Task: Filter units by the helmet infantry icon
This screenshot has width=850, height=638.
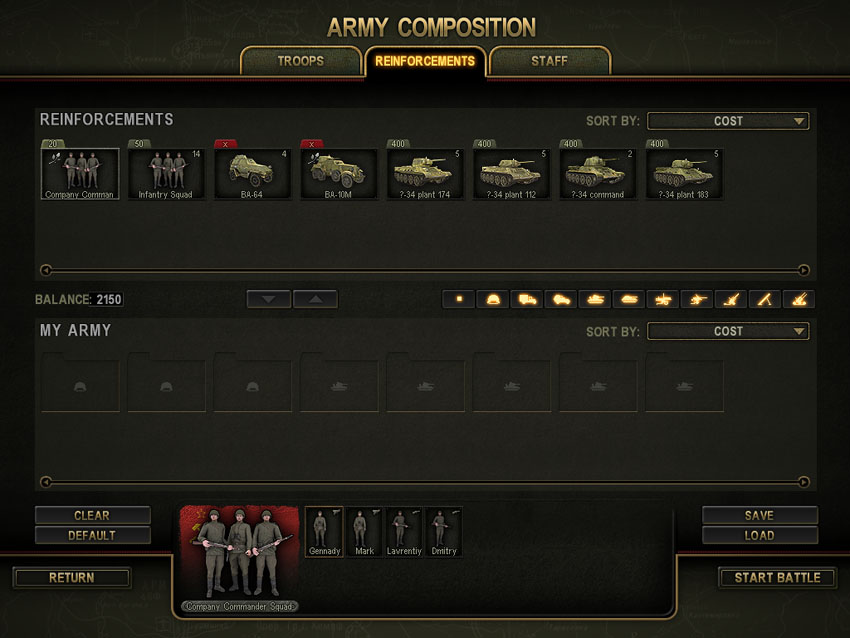Action: 493,299
